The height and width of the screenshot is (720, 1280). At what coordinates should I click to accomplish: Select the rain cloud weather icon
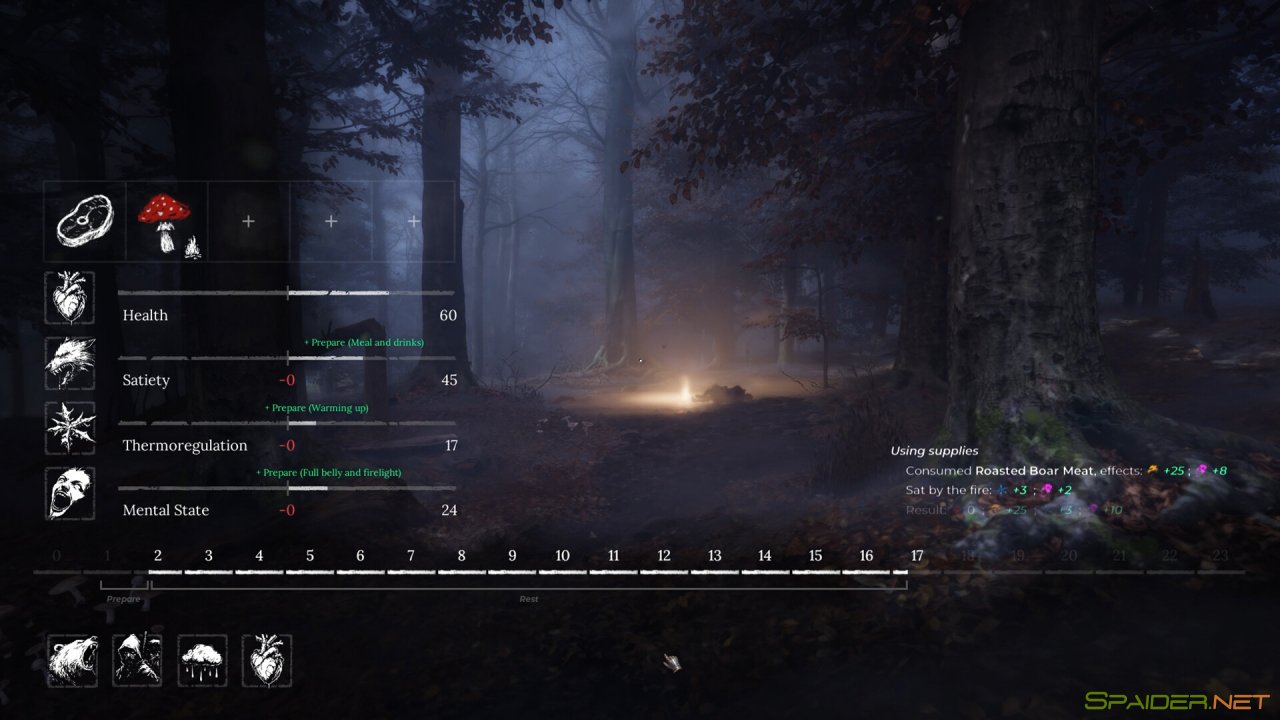(202, 660)
